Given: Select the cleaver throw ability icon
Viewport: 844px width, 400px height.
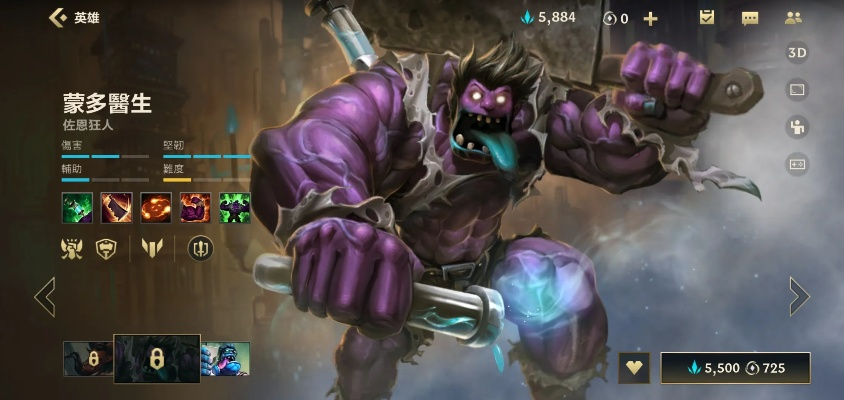Looking at the screenshot, I should click(116, 208).
